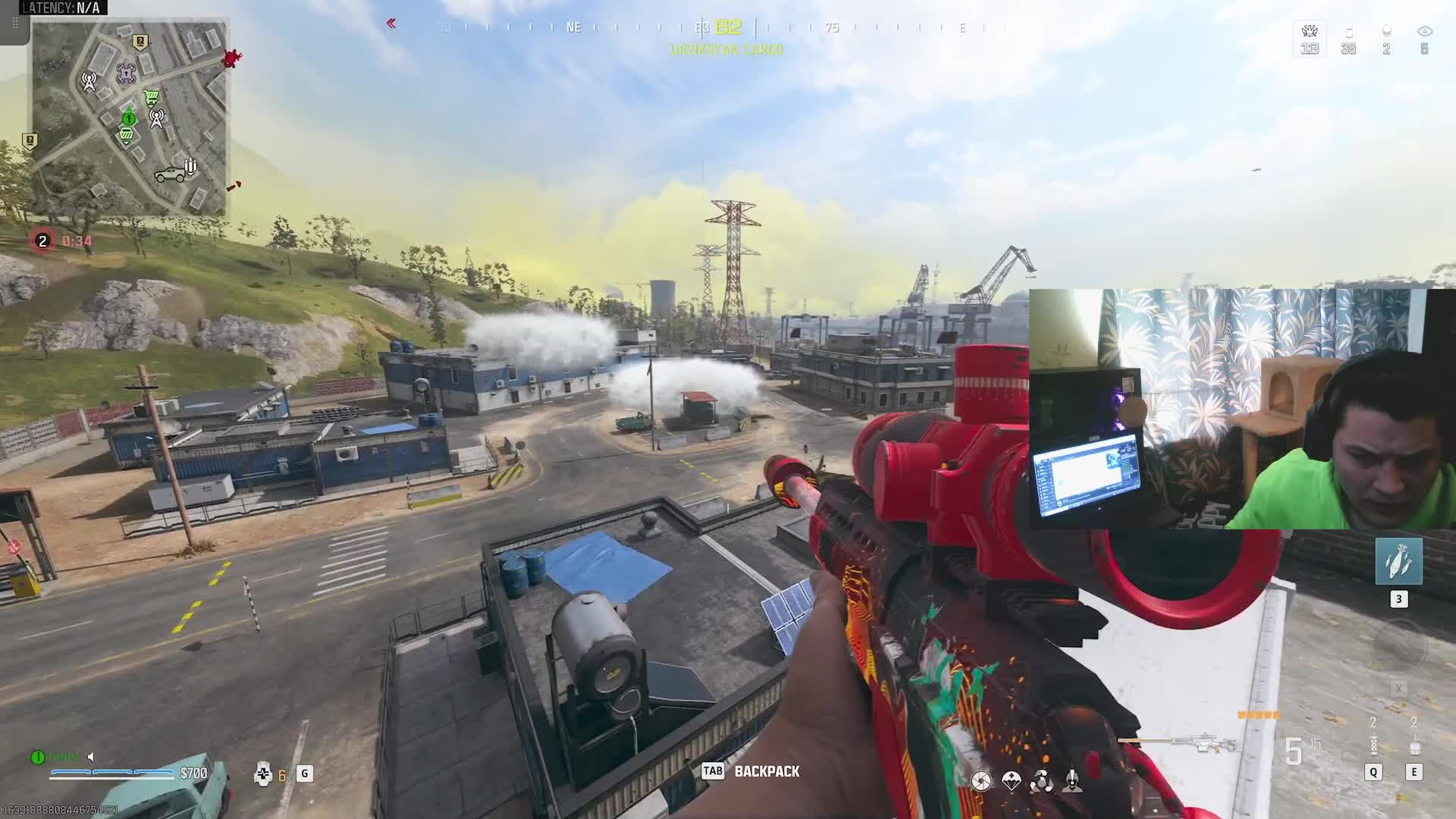Select the buy station cart marker on minimap
Image resolution: width=1456 pixels, height=819 pixels.
tap(152, 97)
